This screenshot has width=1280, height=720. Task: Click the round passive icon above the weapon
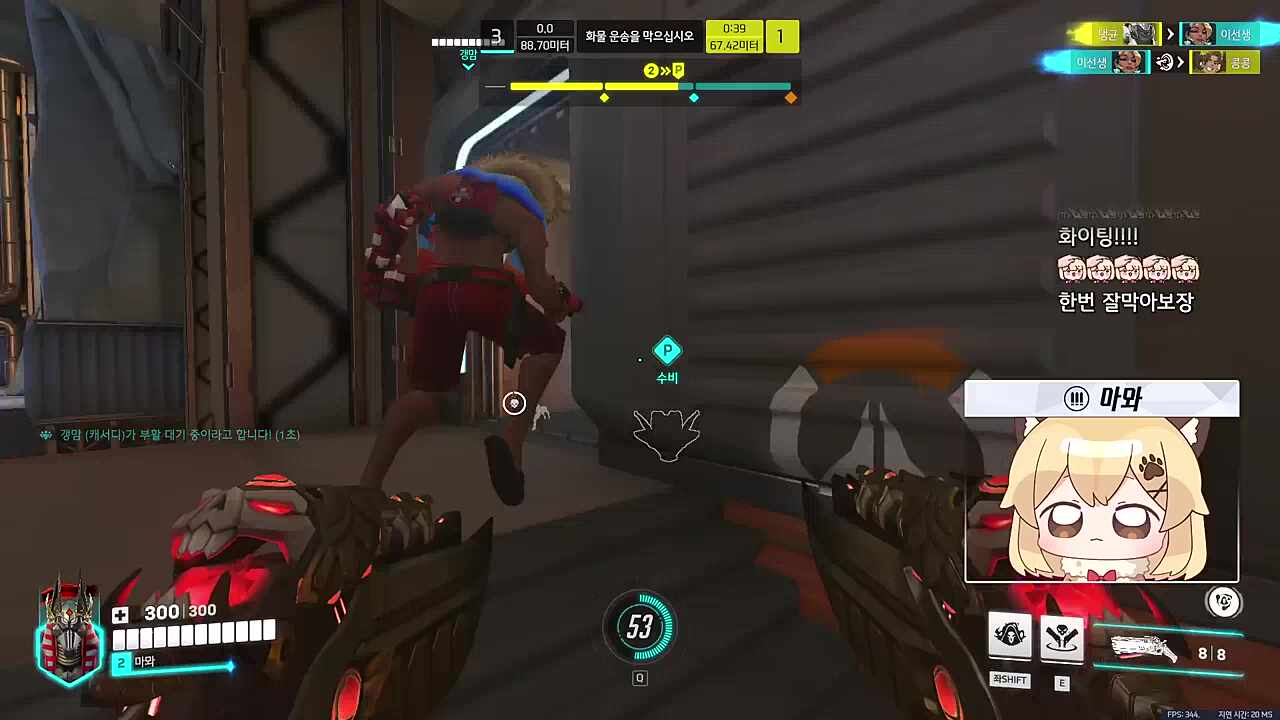coord(1223,601)
